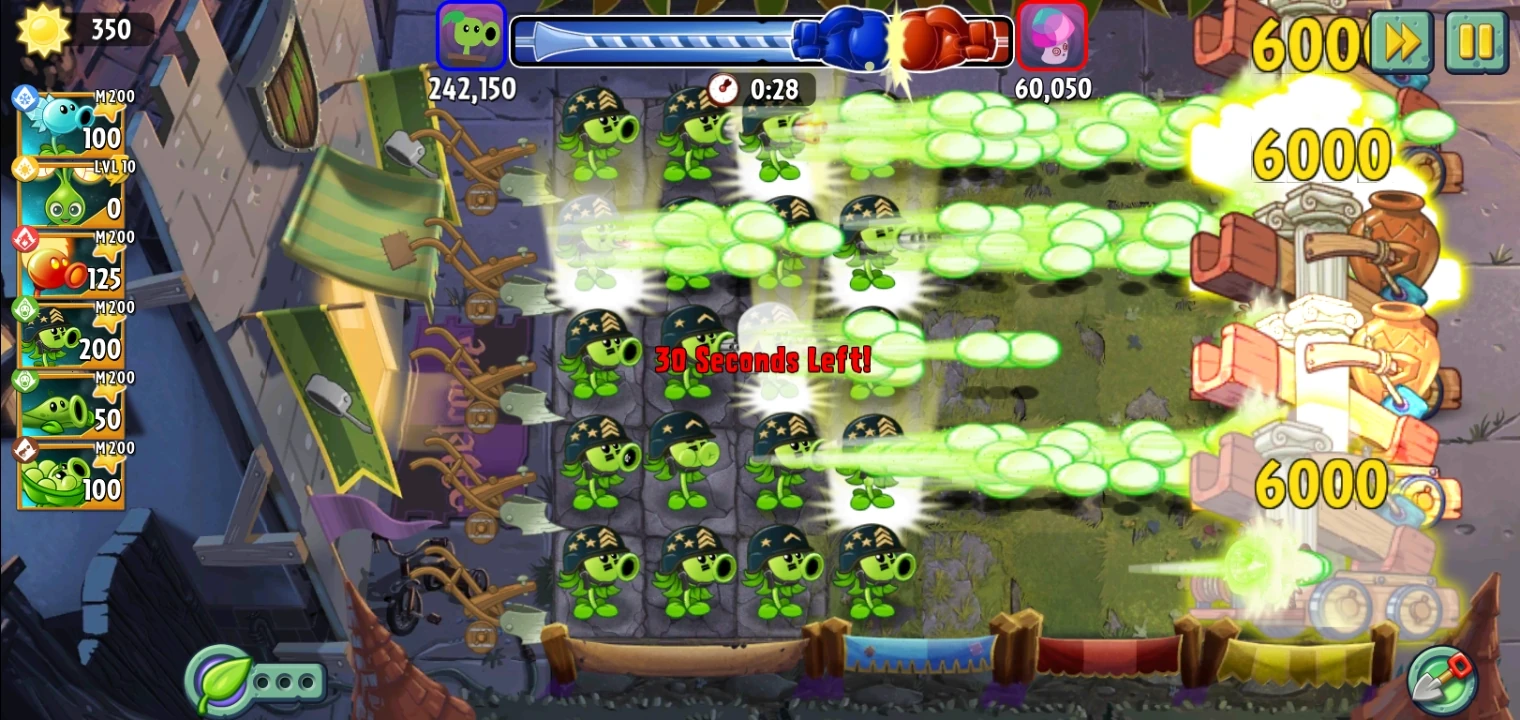Screen dimensions: 1520x720
Task: Click the opponent's pink avatar portrait
Action: coord(1053,35)
